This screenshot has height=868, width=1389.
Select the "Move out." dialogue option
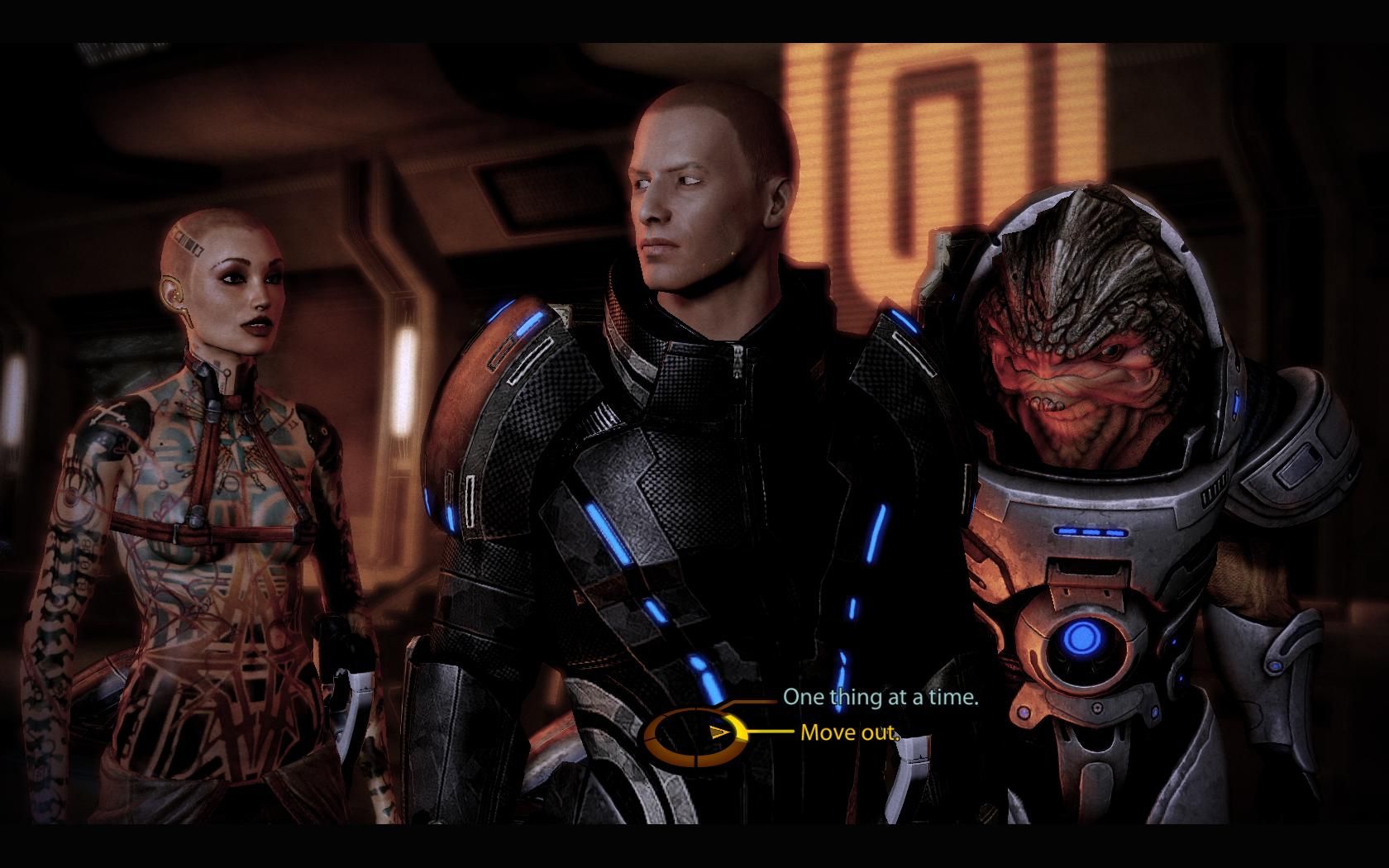[x=849, y=732]
